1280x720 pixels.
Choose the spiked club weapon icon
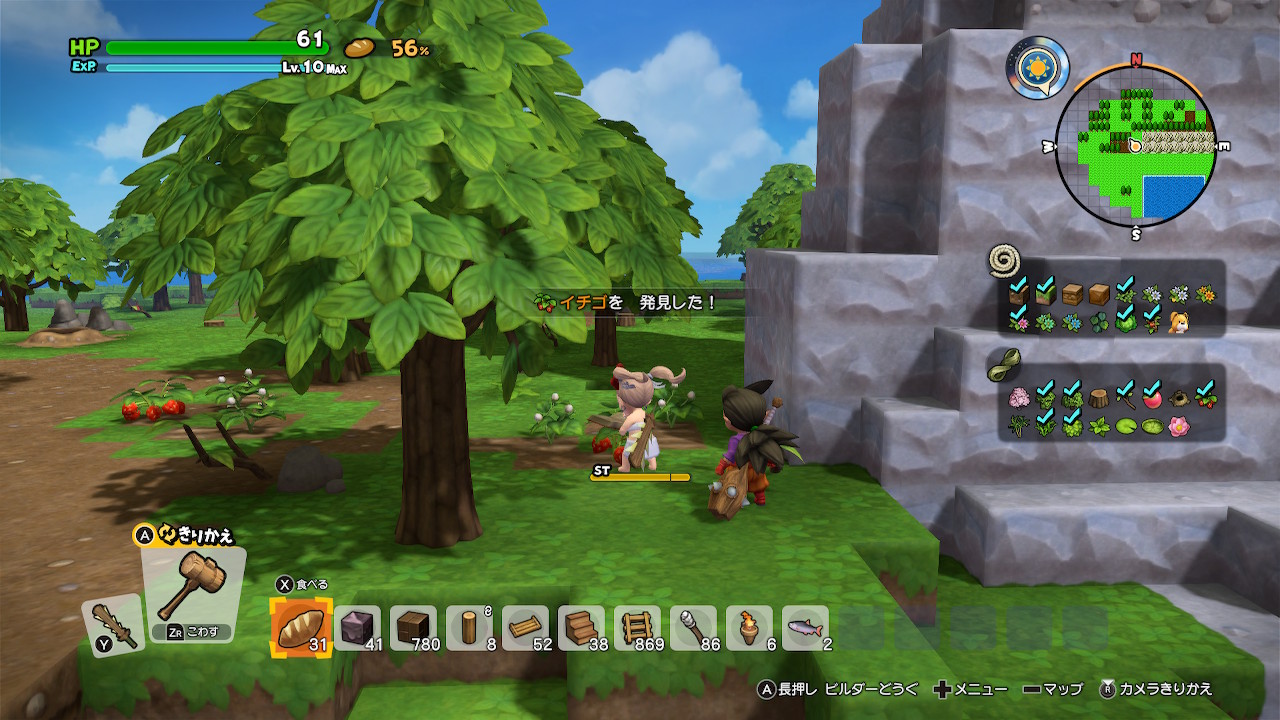[x=110, y=623]
